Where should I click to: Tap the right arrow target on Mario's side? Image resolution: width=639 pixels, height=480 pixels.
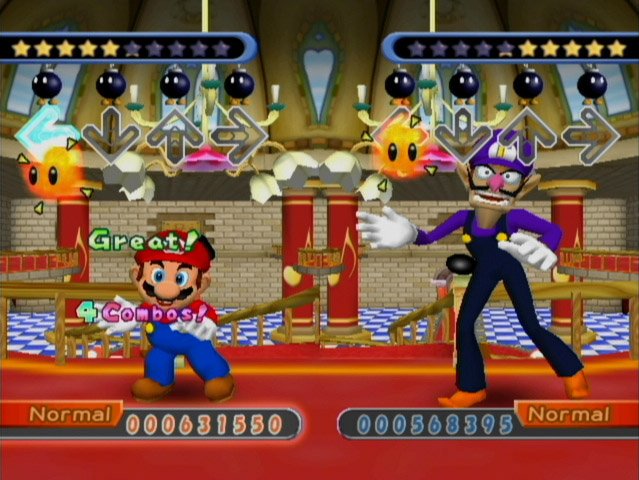(240, 131)
